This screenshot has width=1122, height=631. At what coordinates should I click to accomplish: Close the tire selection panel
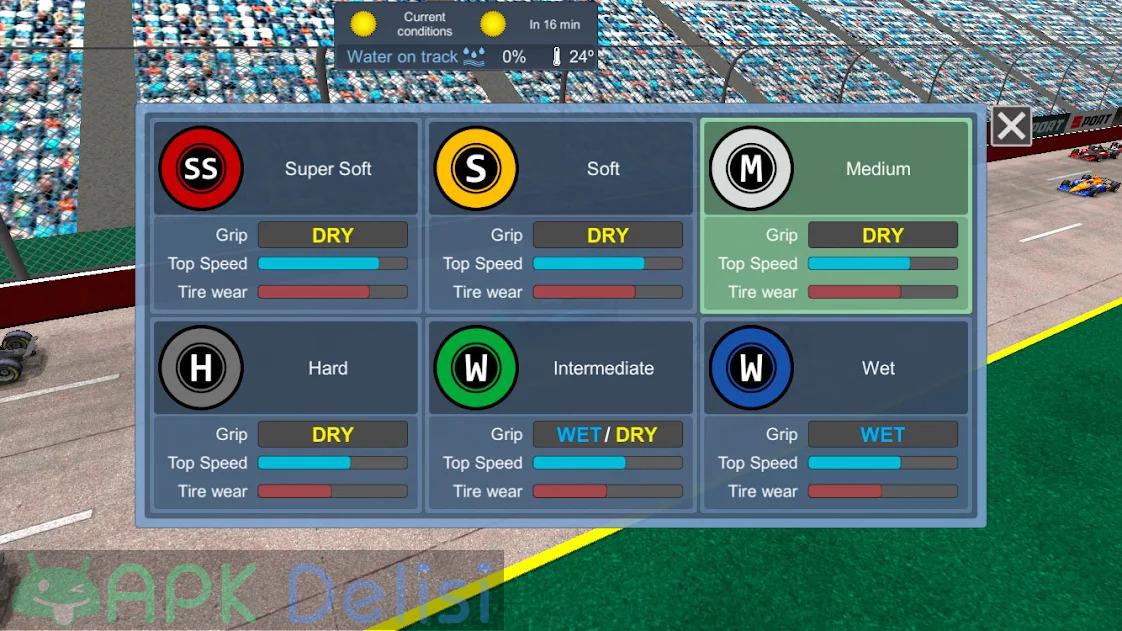[x=1011, y=127]
